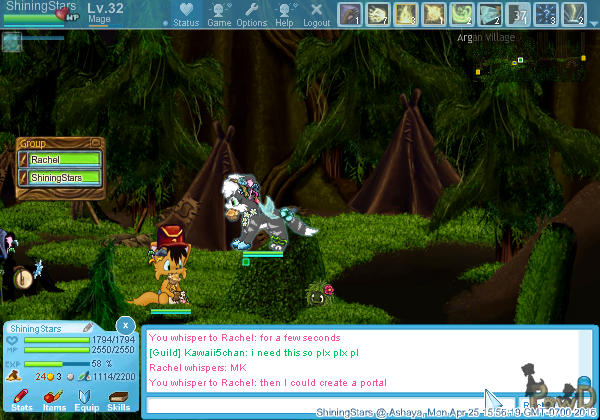Activate the first skill in the hotbar
The image size is (600, 420).
pos(349,14)
